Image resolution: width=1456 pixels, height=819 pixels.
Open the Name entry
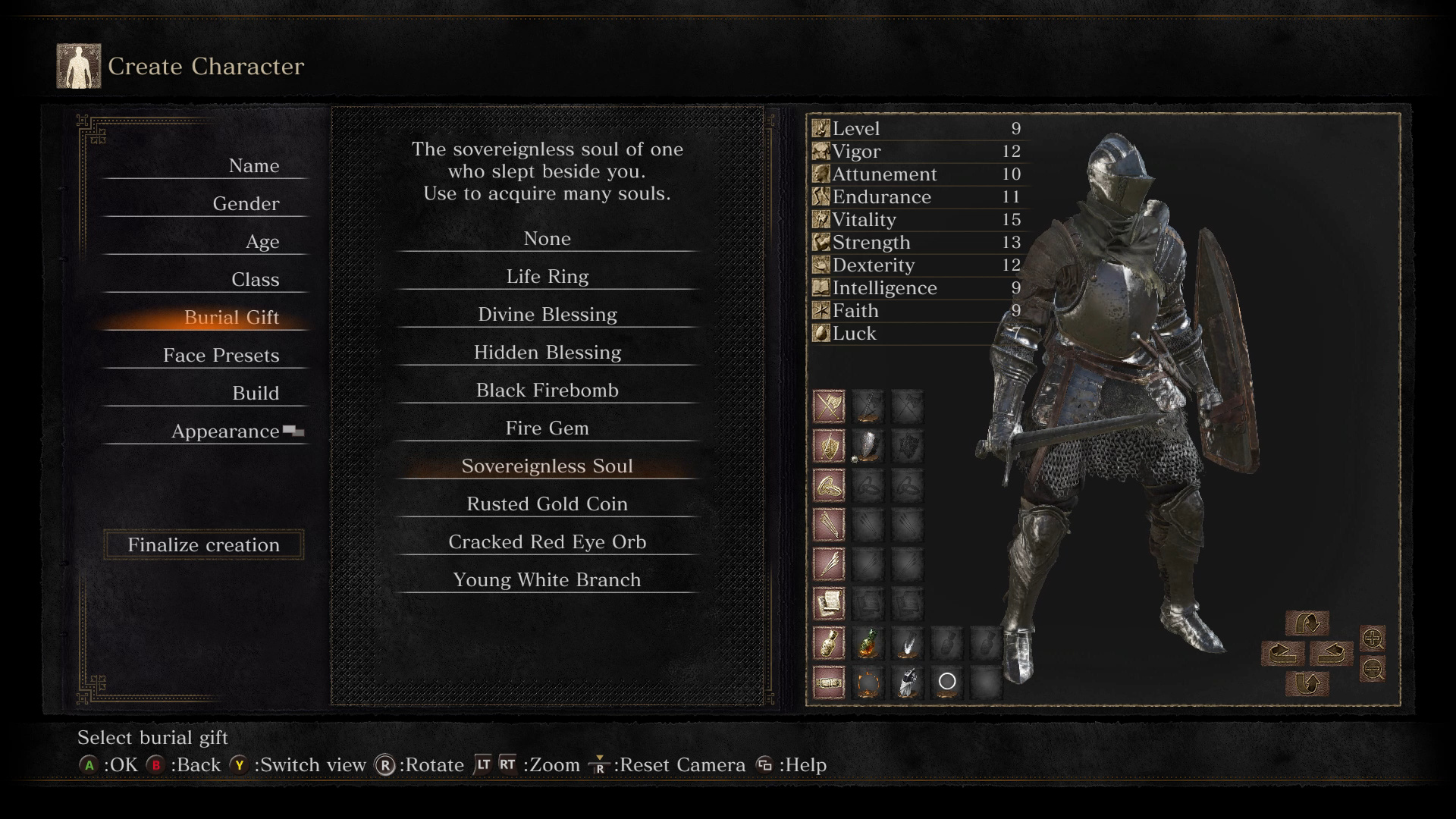253,166
